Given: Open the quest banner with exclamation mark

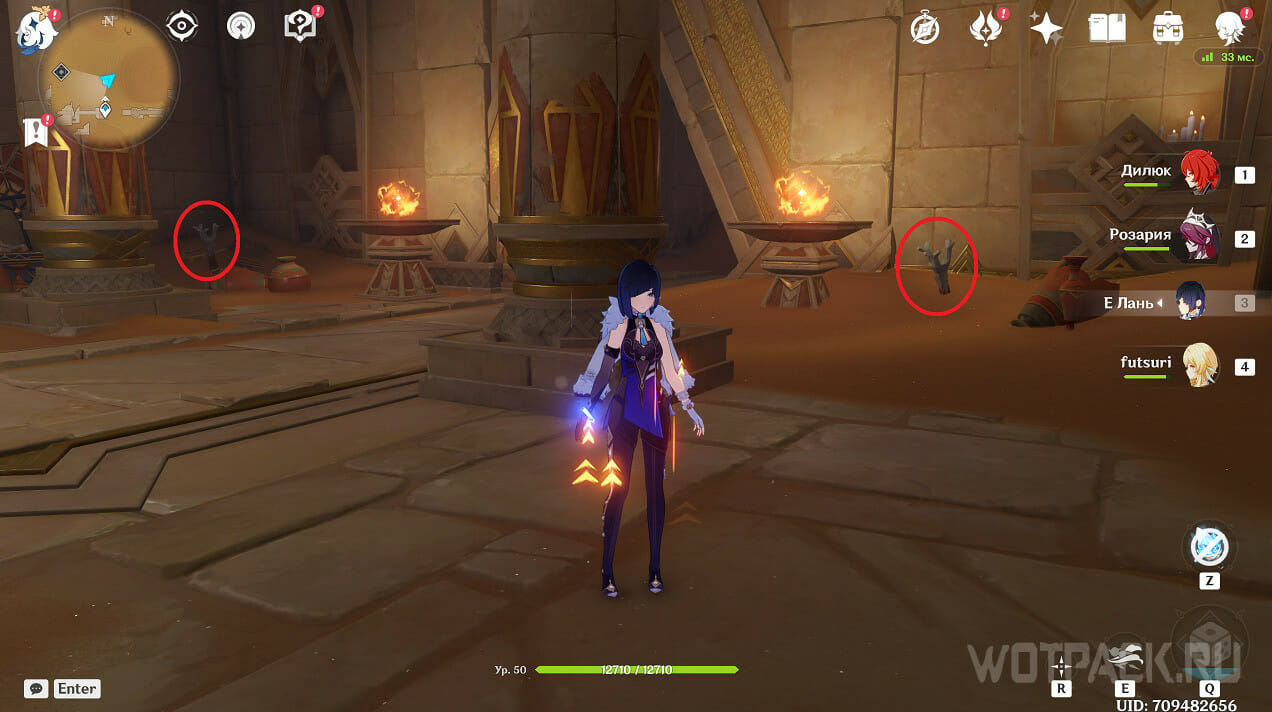Looking at the screenshot, I should tap(37, 130).
